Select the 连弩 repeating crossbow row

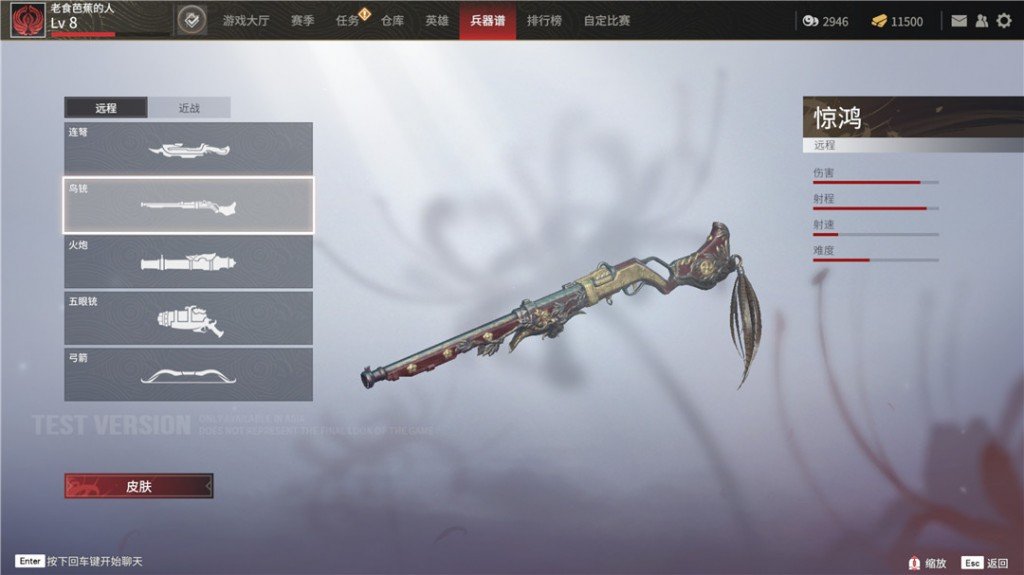[x=188, y=148]
